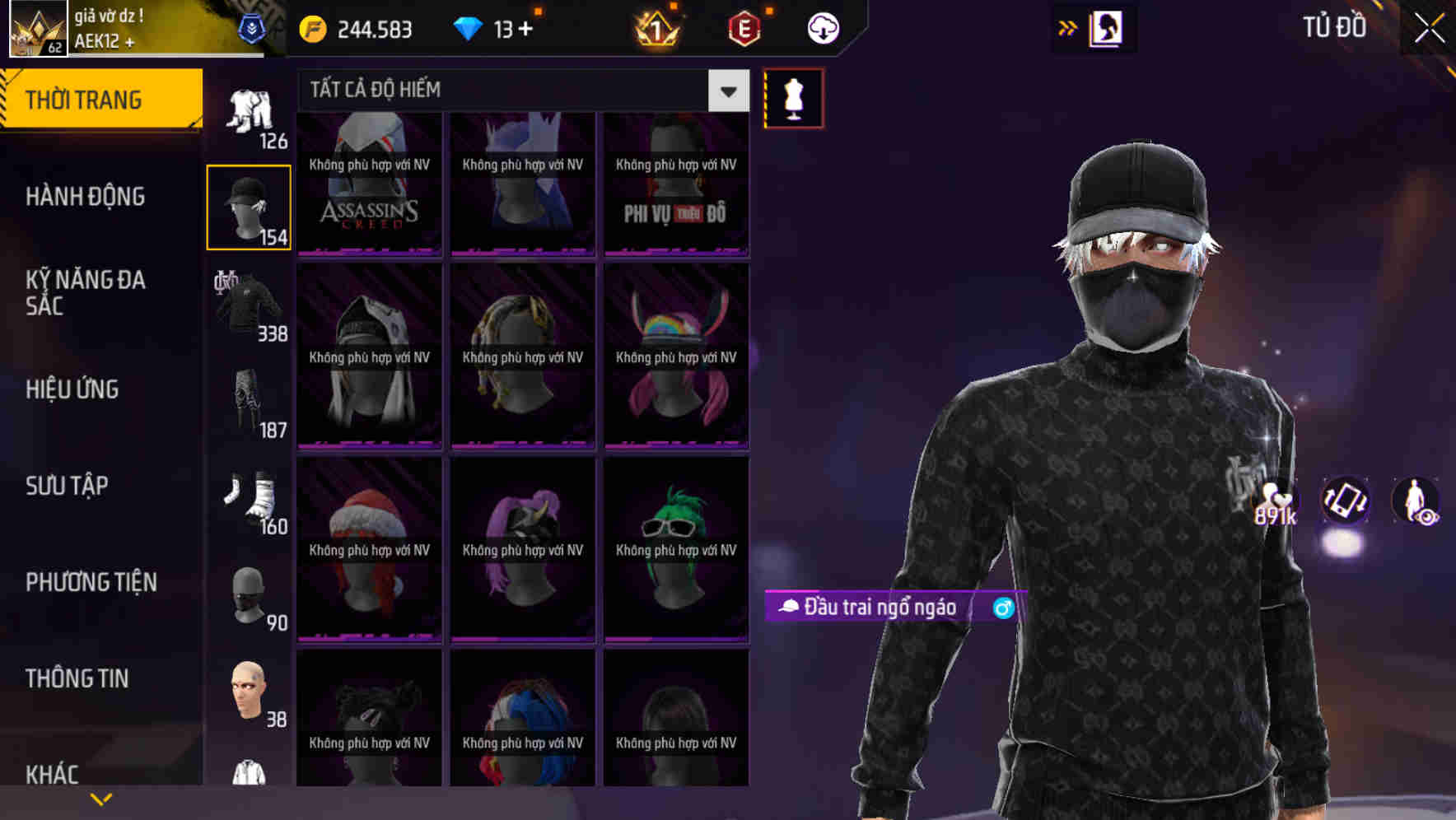Viewport: 1456px width, 820px height.
Task: Expand the sidebar with the bottom chevron
Action: coord(101,797)
